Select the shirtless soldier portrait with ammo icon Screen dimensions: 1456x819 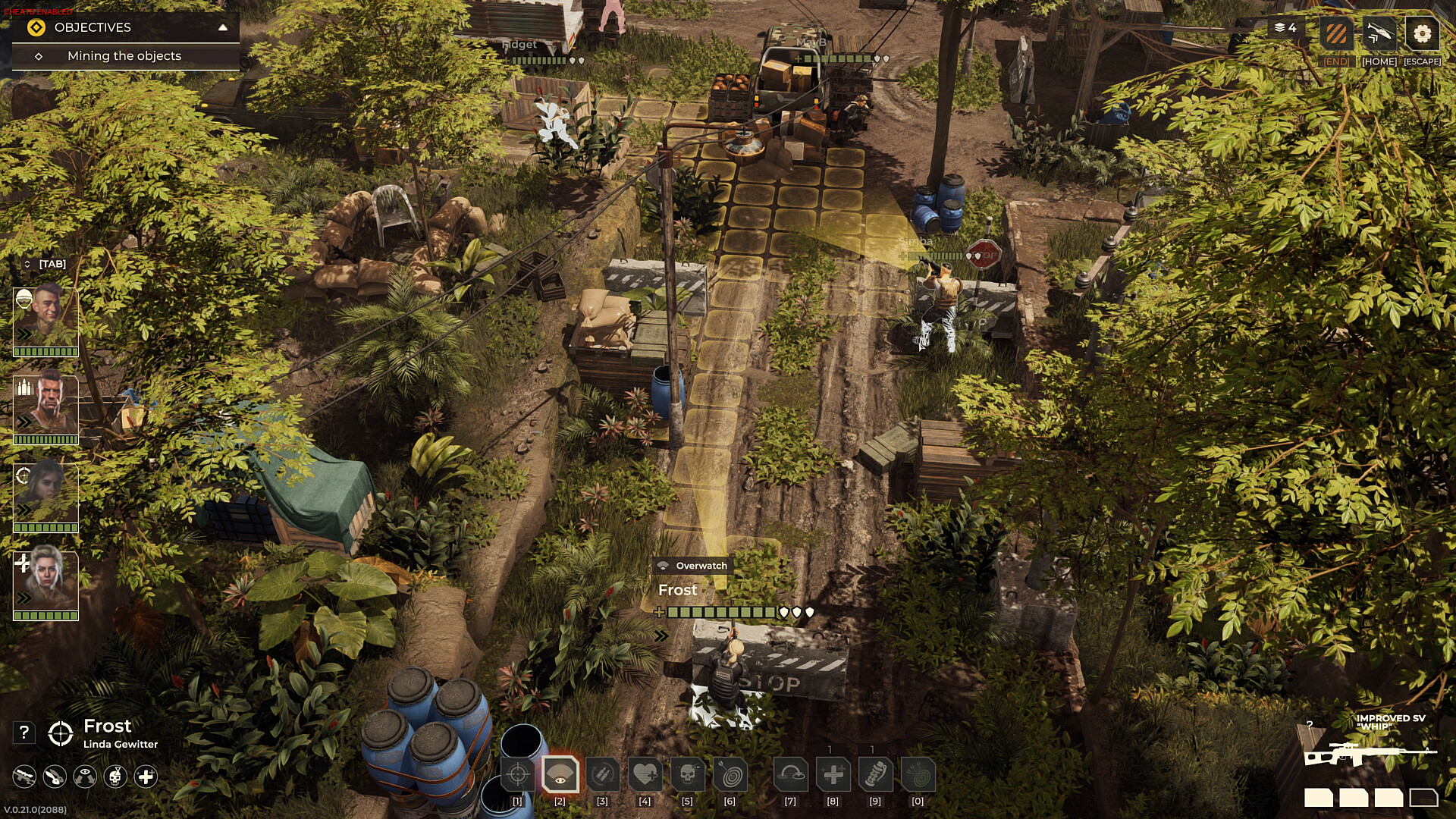coord(45,406)
